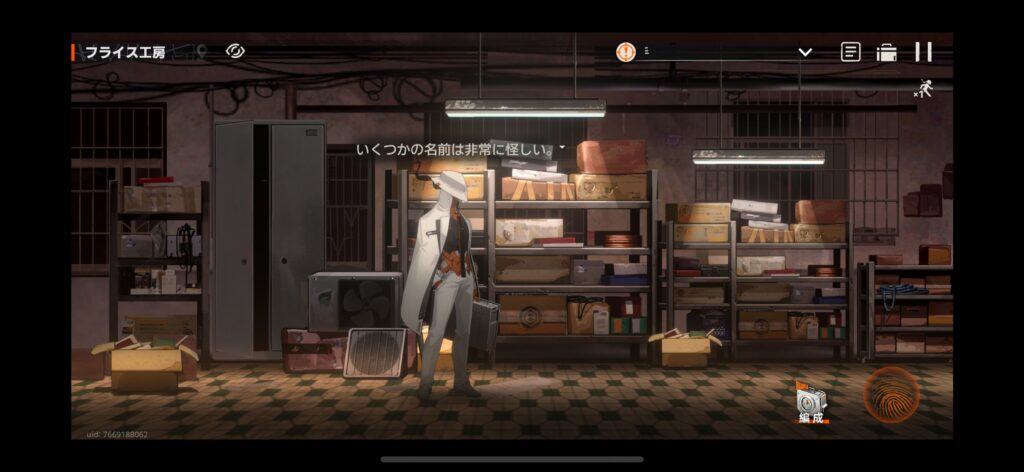Pause the game with the pause button

[923, 52]
